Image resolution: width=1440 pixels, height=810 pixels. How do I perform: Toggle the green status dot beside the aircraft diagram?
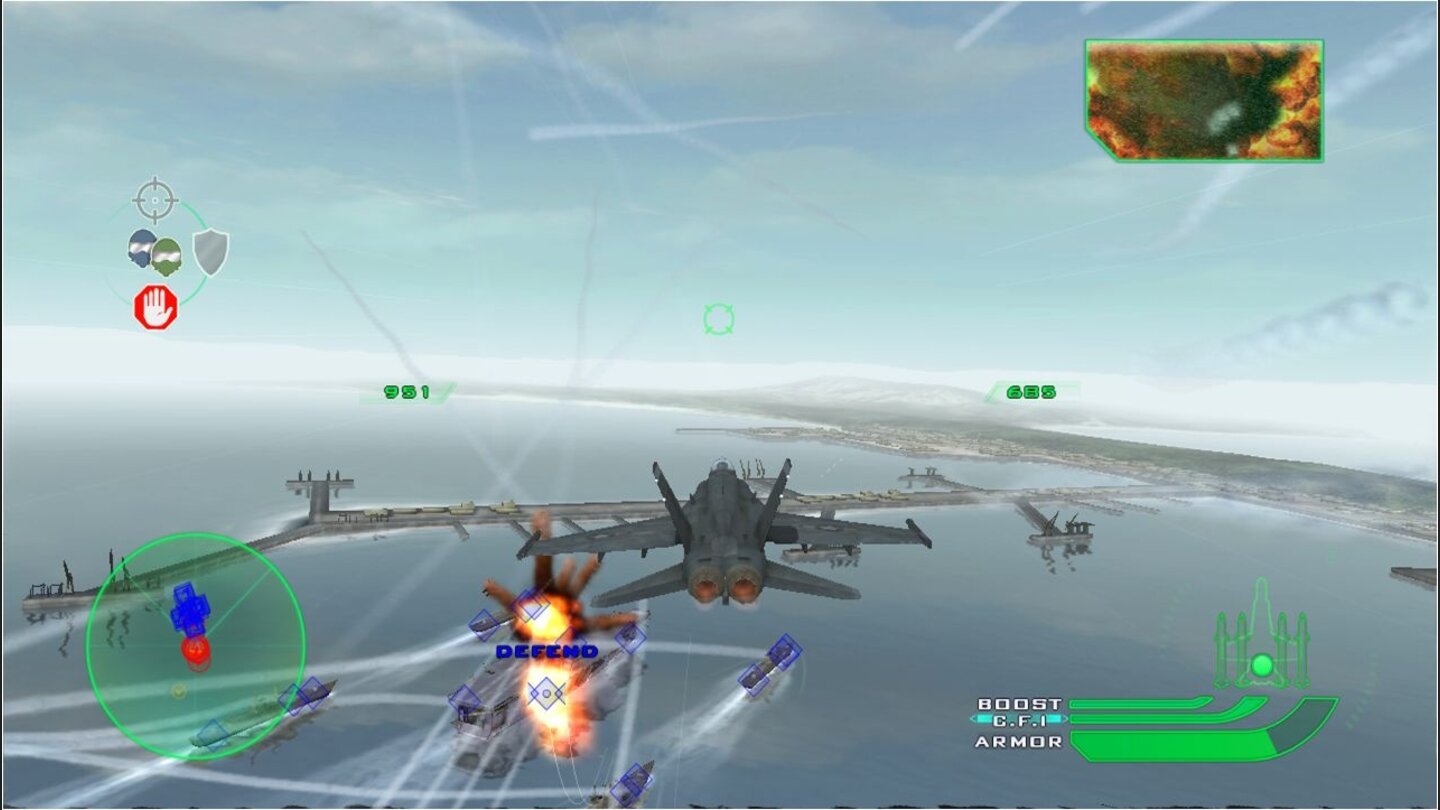point(1262,663)
